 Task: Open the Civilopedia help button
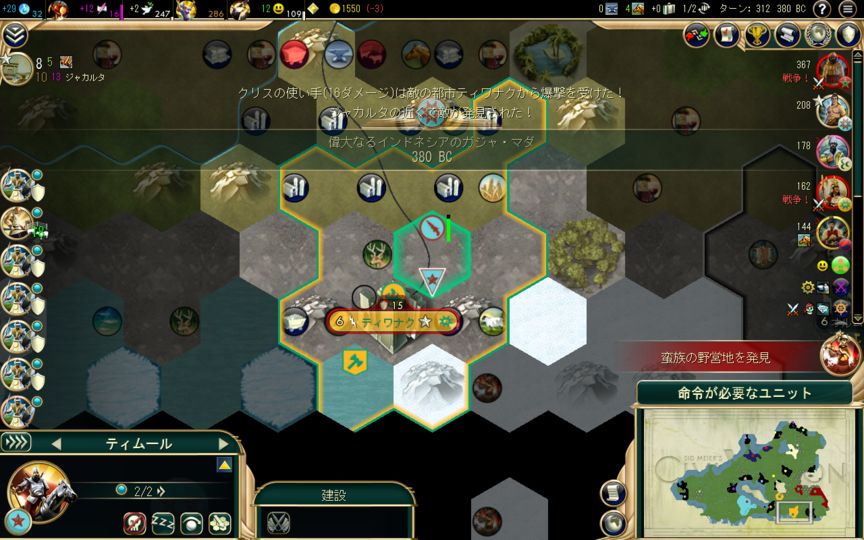822,9
